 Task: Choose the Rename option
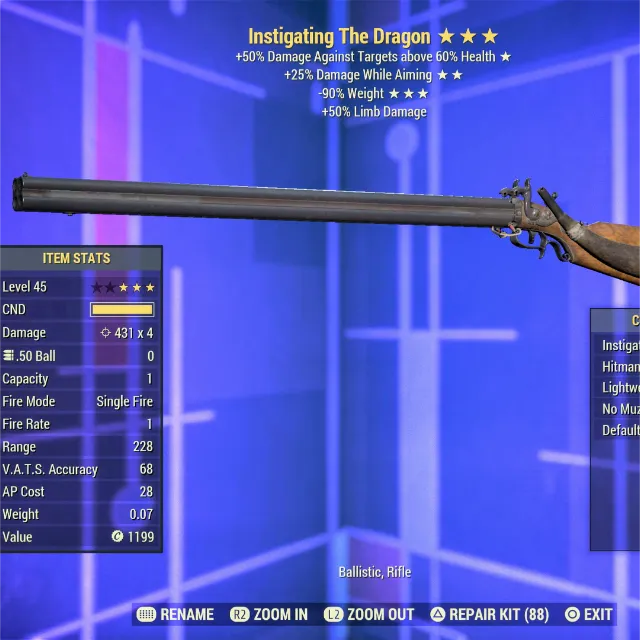pyautogui.click(x=176, y=614)
